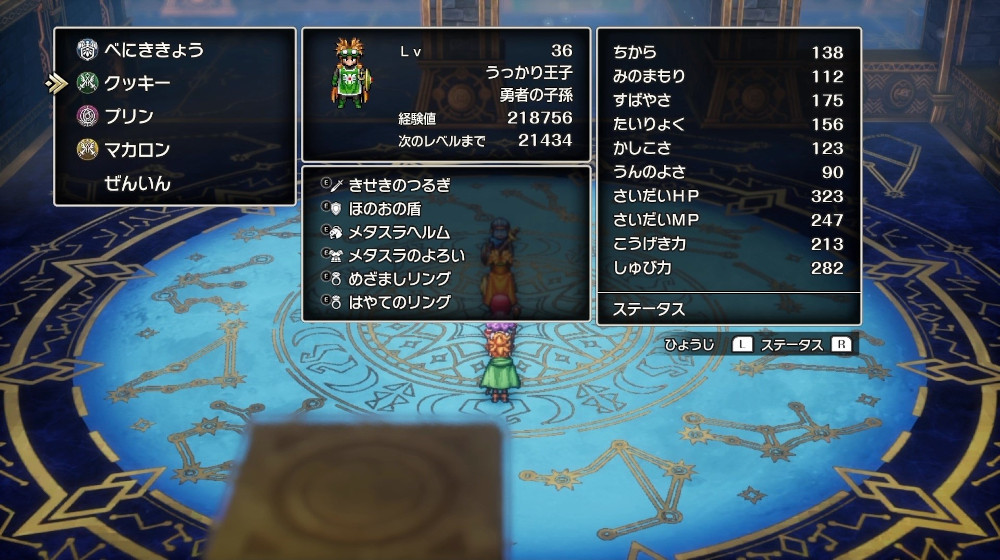Viewport: 1000px width, 560px height.
Task: Choose プリン from the party list
Action: [129, 116]
